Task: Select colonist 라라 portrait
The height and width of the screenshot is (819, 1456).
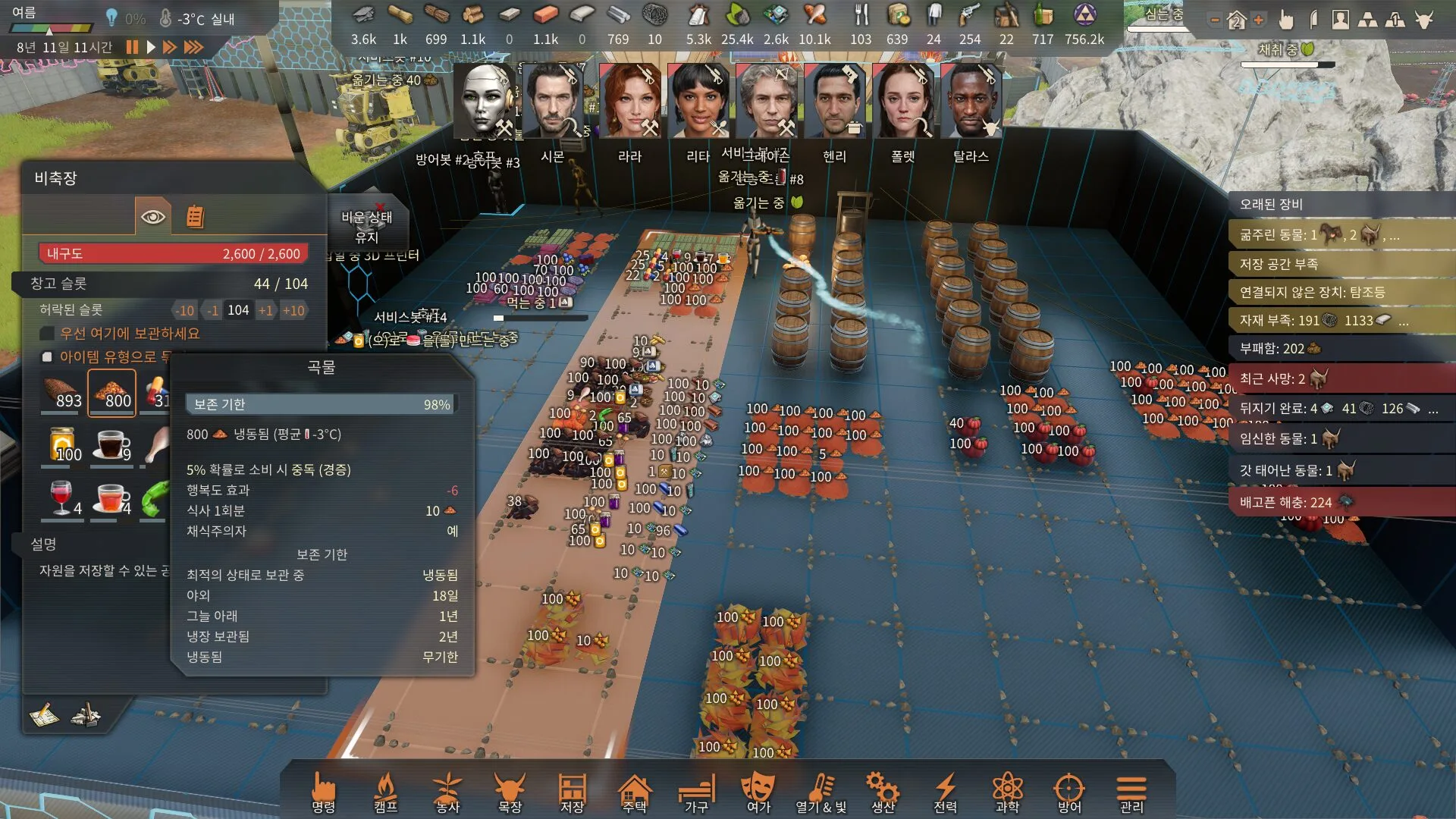Action: [629, 101]
